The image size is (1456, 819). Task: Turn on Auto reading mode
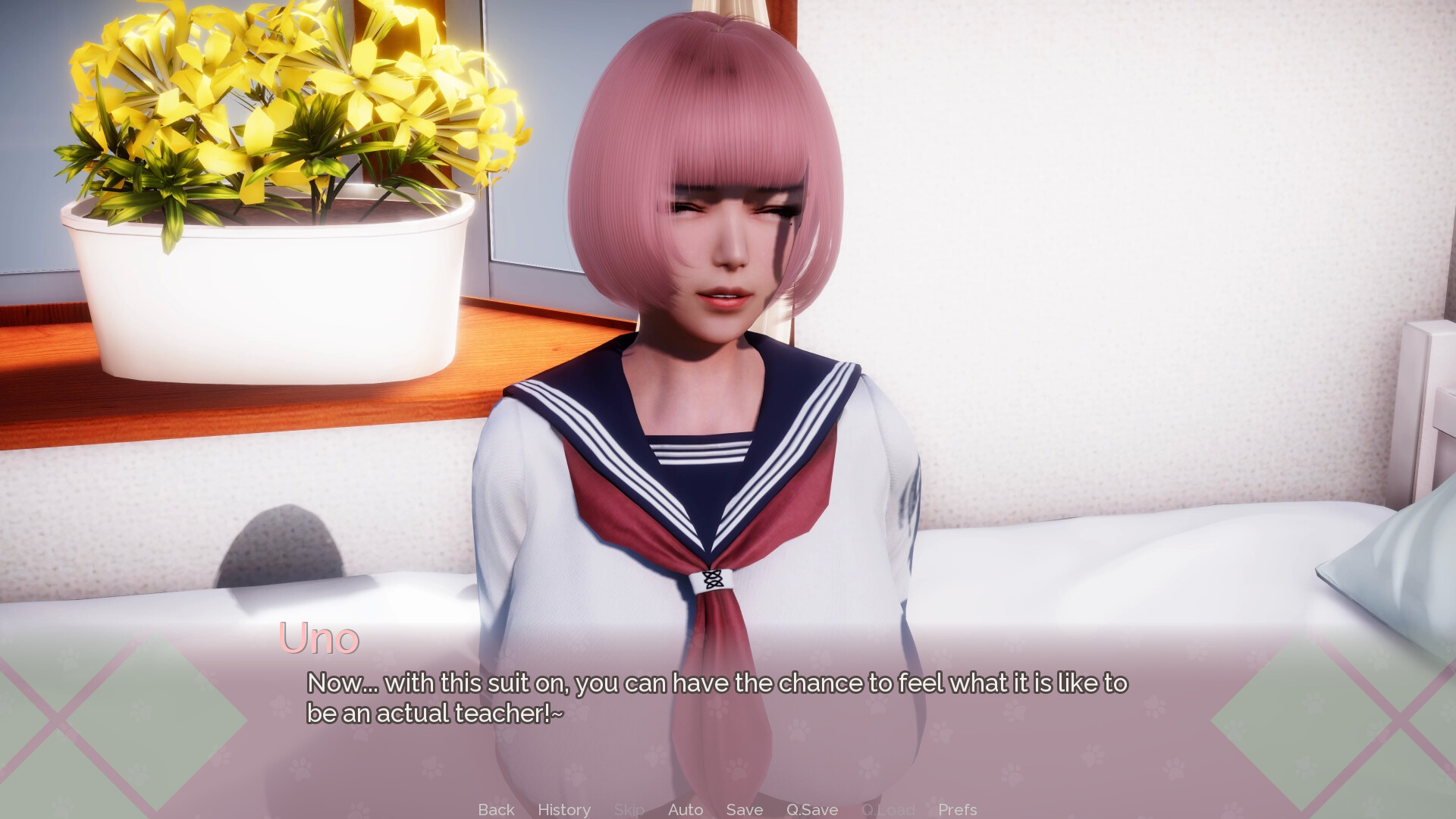685,809
